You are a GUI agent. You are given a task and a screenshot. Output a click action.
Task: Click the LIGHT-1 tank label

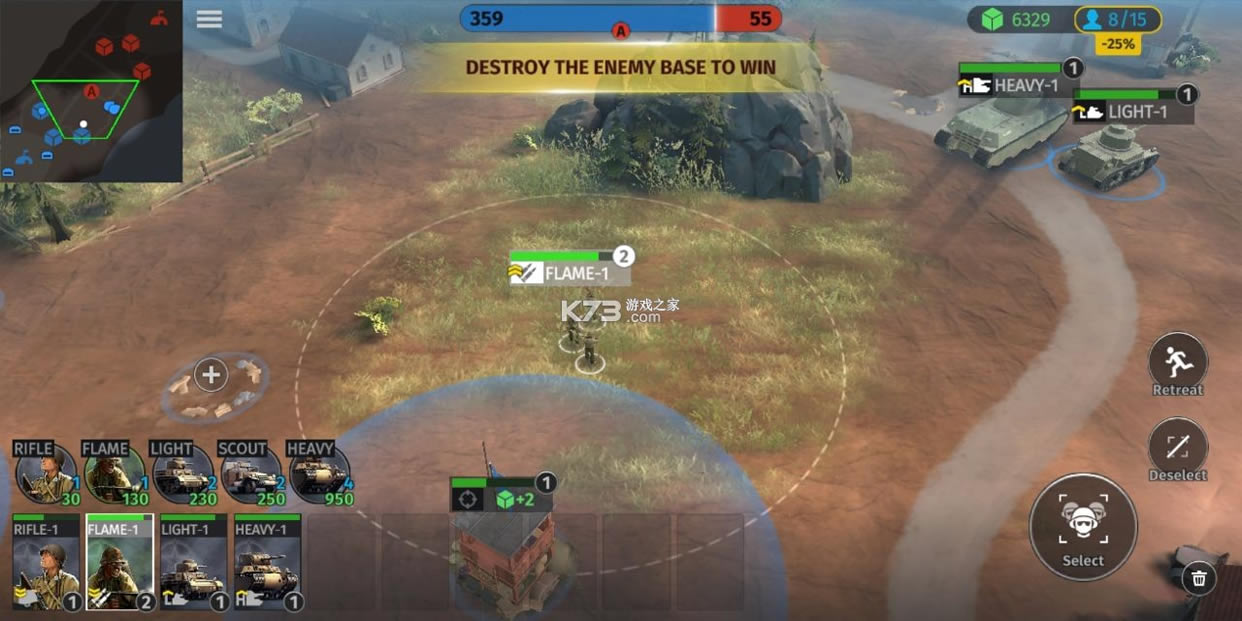tap(1130, 112)
